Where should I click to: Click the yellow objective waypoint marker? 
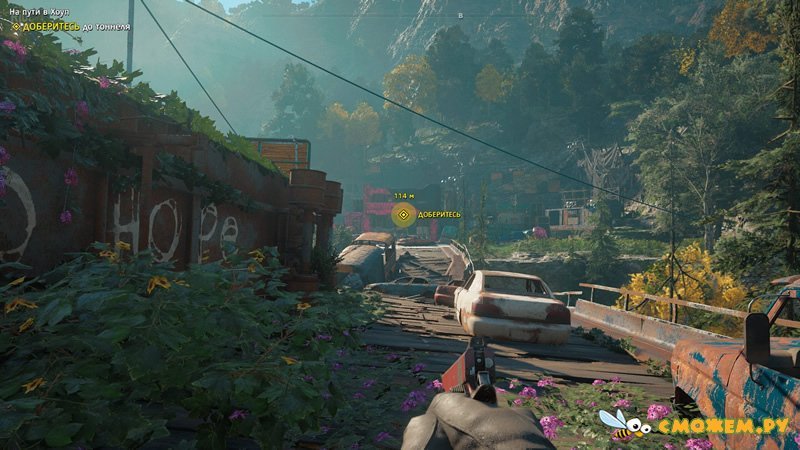(x=403, y=213)
